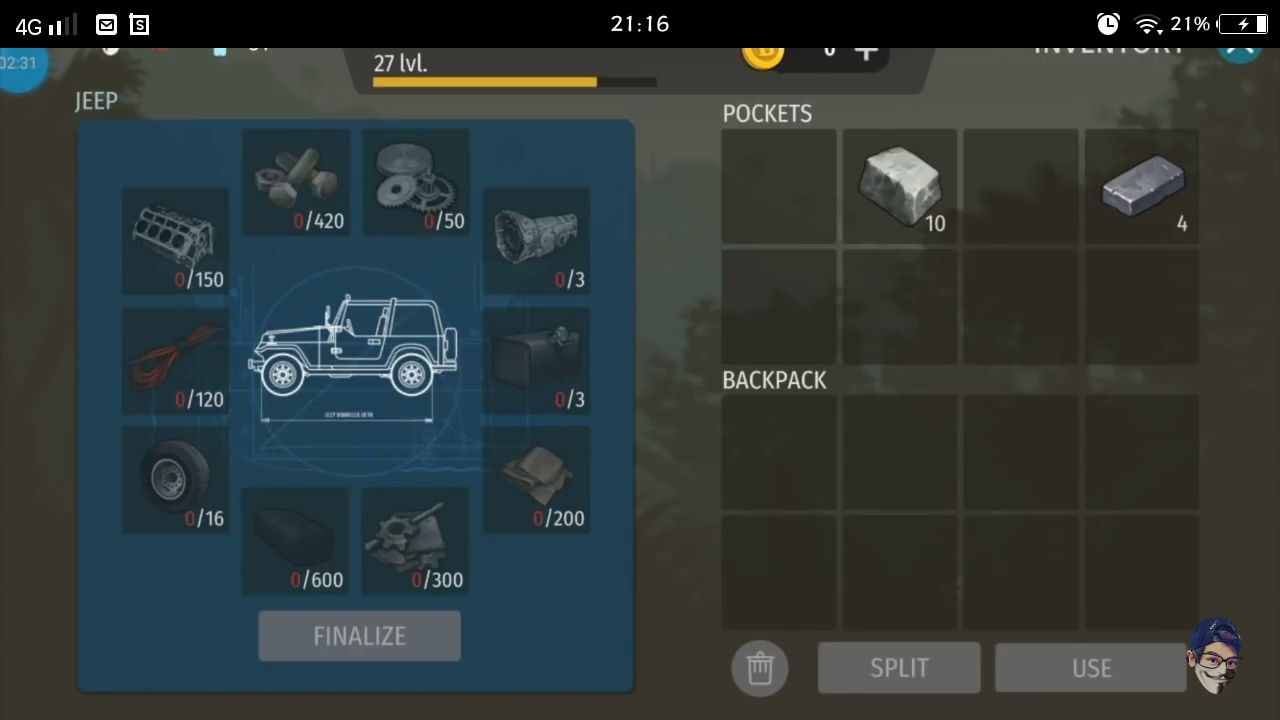Viewport: 1280px width, 720px height.
Task: Select the tire slot showing 0/16
Action: point(175,480)
